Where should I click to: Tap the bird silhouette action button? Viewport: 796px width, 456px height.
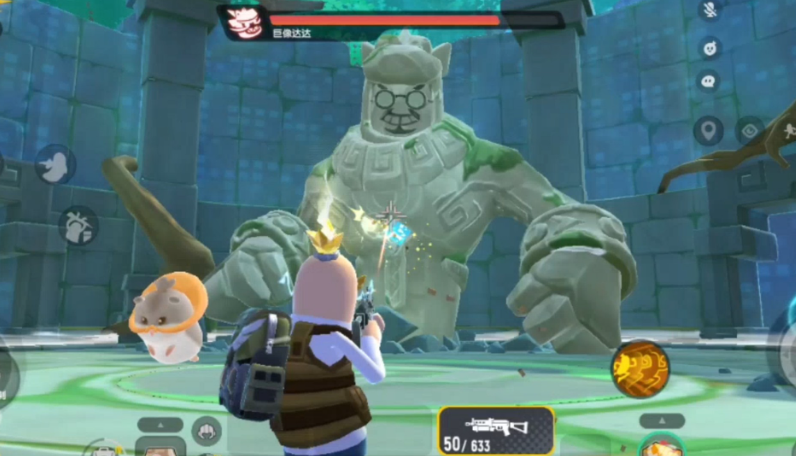point(56,164)
